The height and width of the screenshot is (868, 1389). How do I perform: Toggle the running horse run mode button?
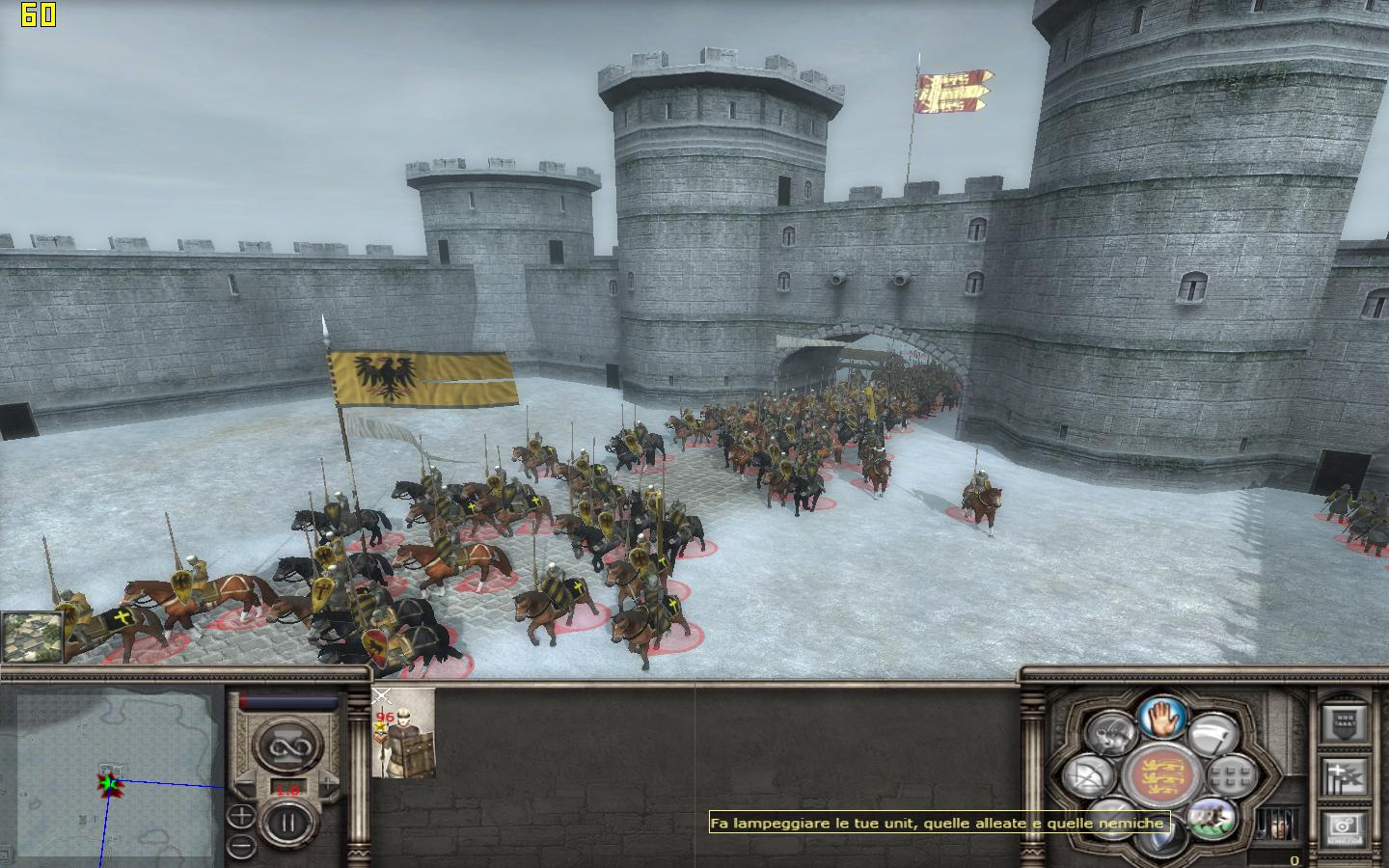[x=1212, y=818]
